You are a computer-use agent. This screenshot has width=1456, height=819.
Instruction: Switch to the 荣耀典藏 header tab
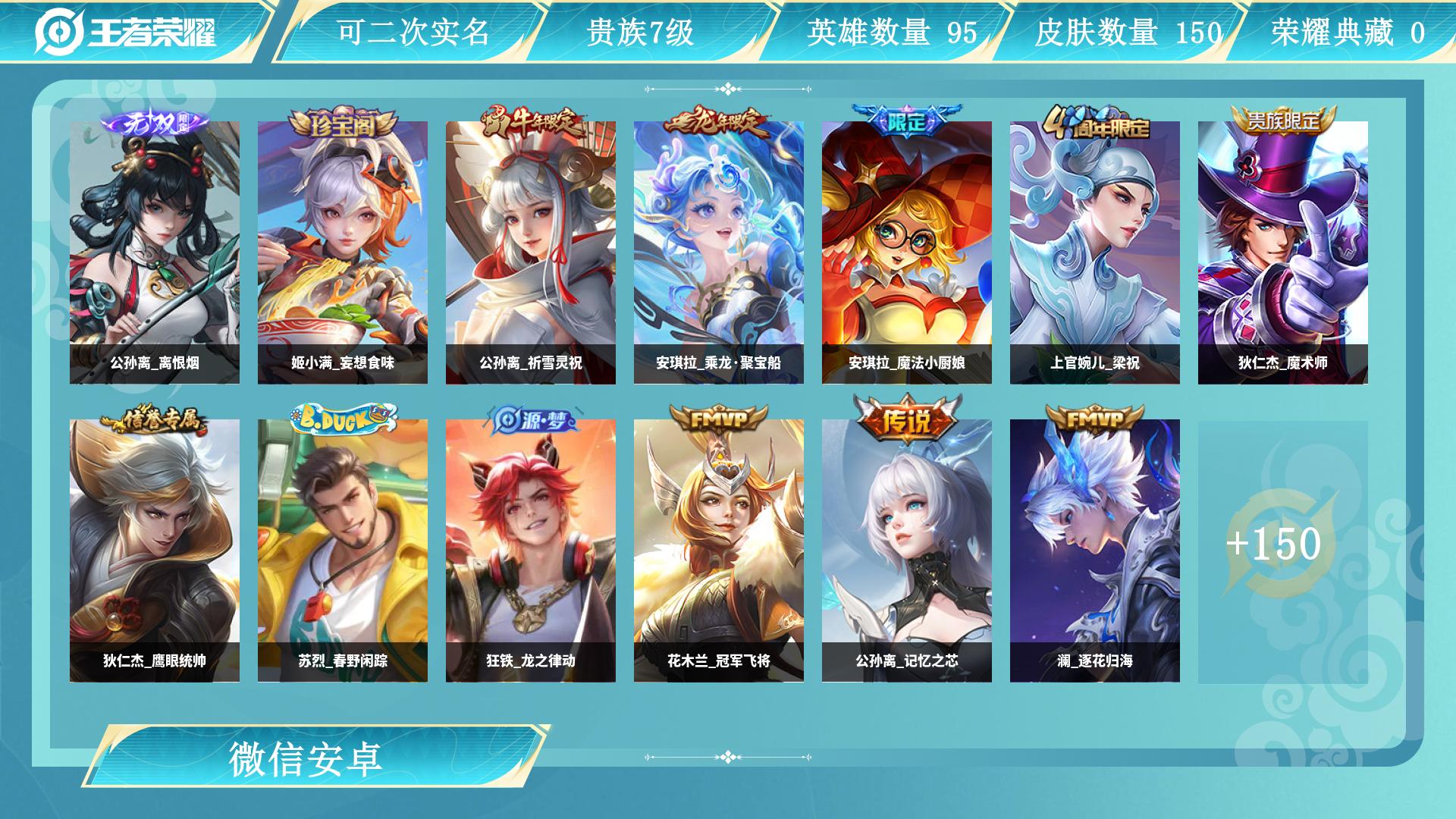pos(1348,33)
